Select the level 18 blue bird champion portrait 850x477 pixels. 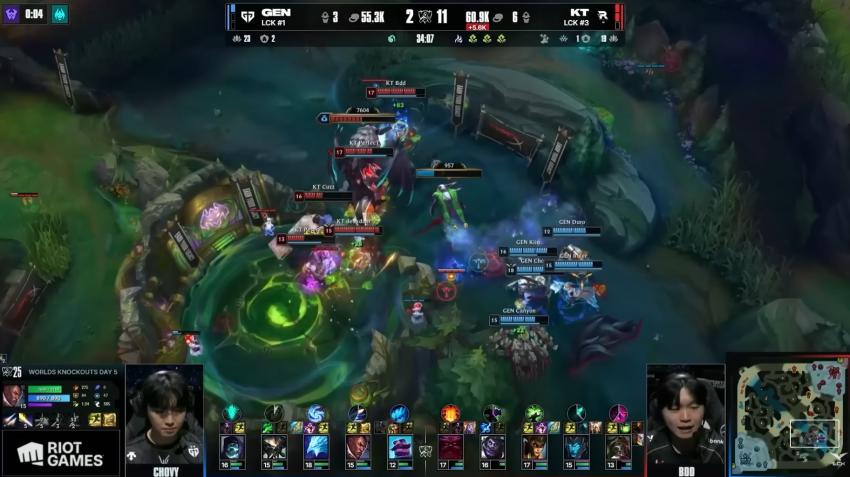[316, 447]
